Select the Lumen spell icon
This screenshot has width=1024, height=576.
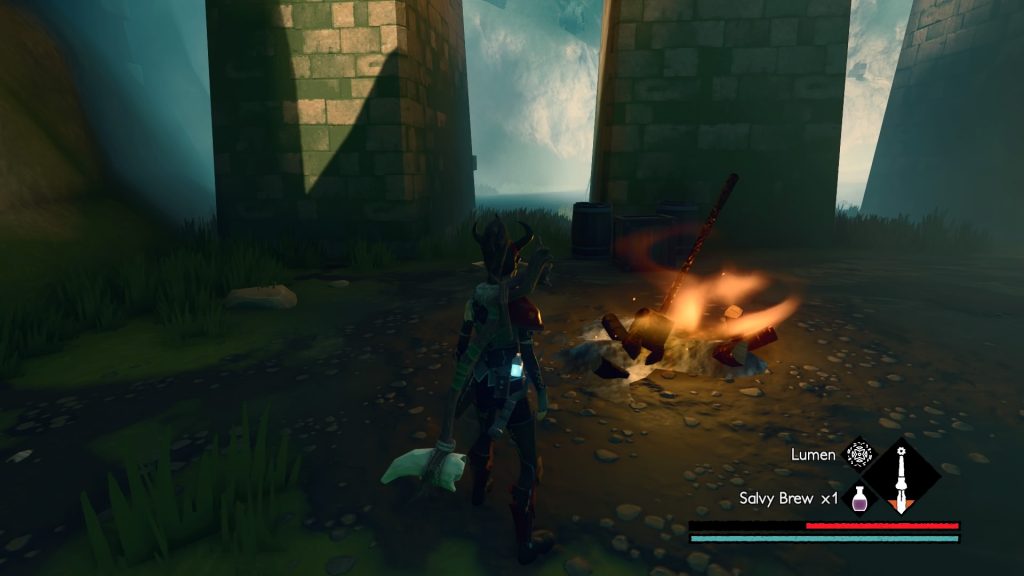[x=858, y=455]
